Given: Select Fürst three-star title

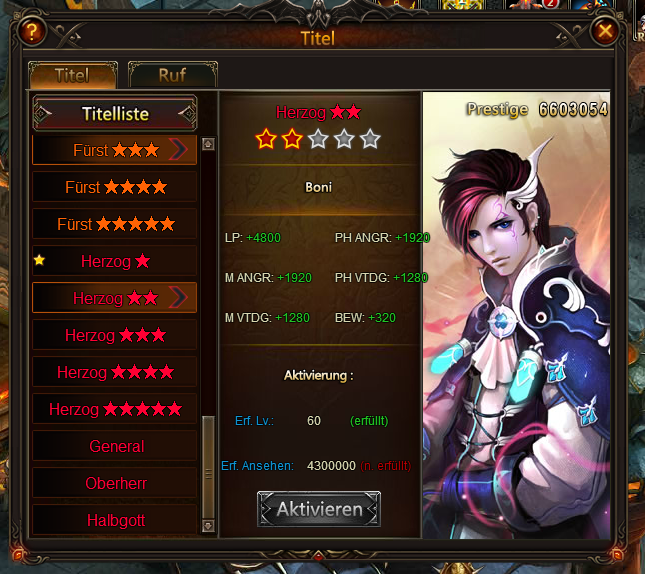Looking at the screenshot, I should (115, 150).
